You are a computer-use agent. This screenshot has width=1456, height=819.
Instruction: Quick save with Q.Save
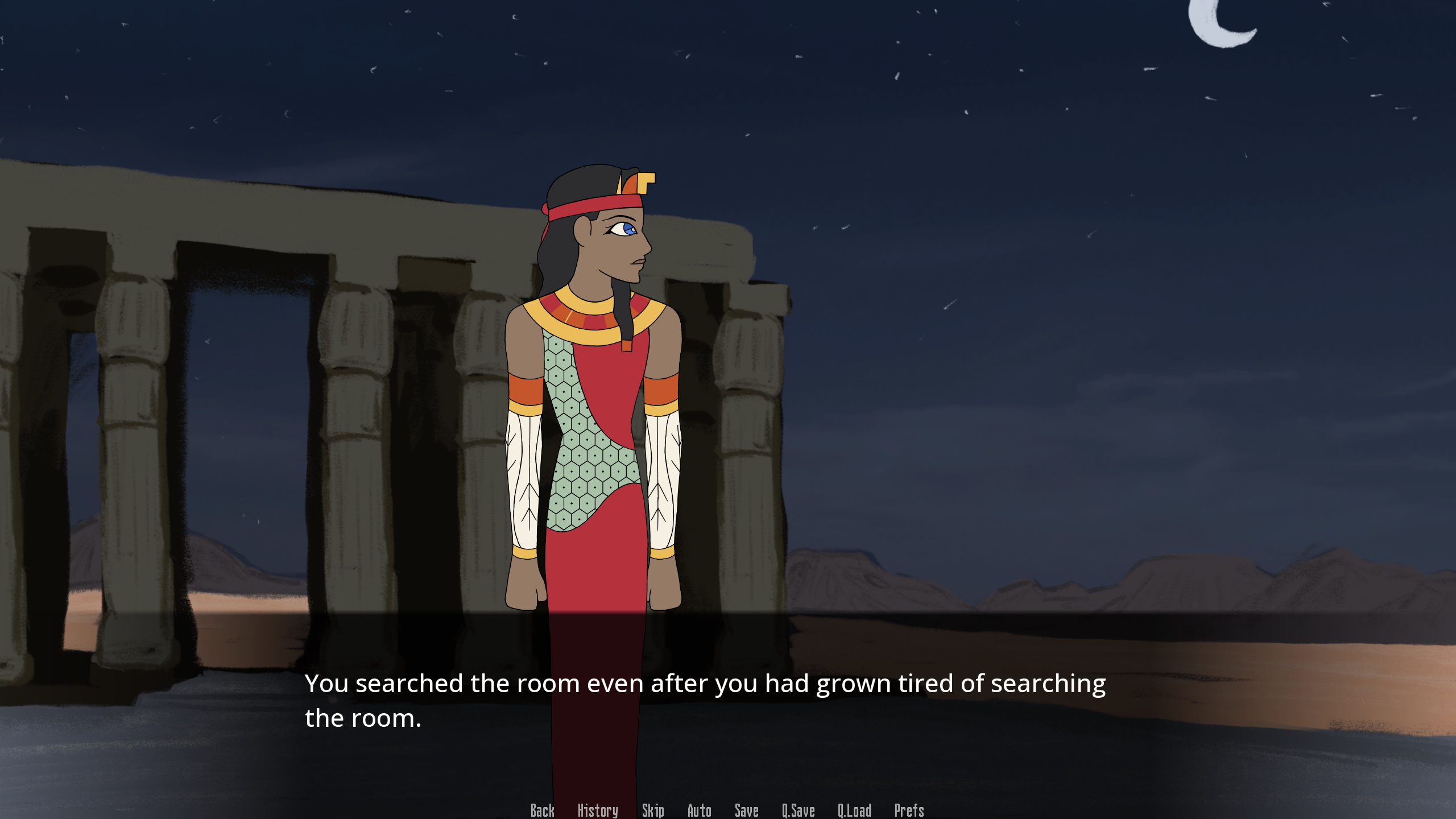pyautogui.click(x=798, y=810)
